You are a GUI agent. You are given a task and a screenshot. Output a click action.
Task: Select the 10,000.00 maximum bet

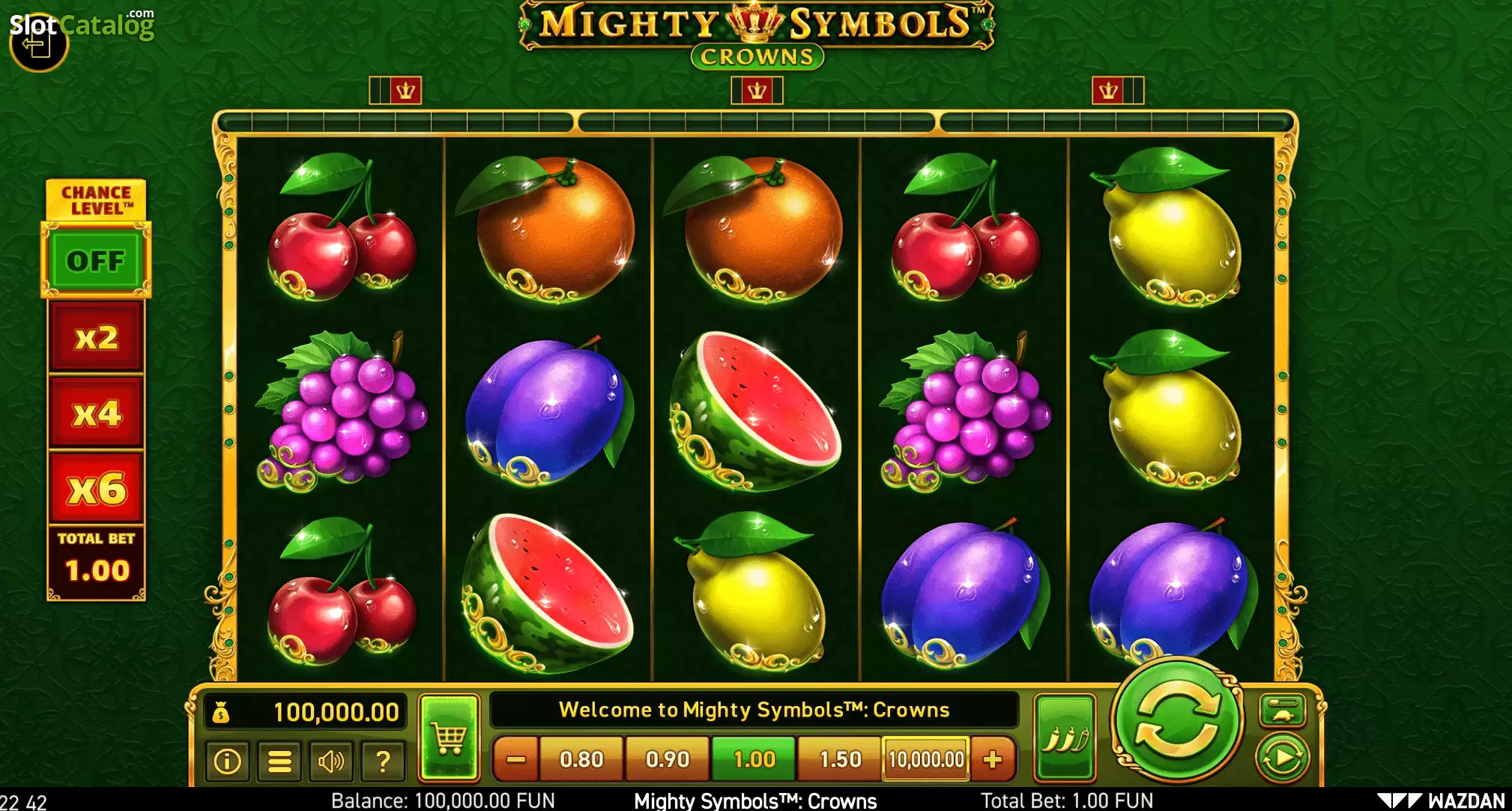pos(926,759)
